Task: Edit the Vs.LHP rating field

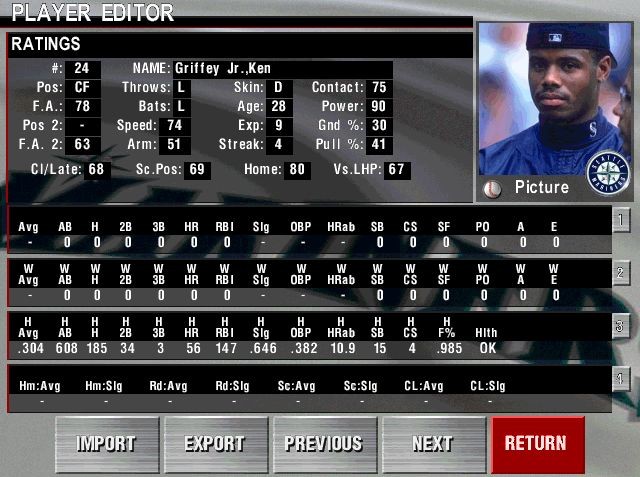Action: [x=397, y=170]
